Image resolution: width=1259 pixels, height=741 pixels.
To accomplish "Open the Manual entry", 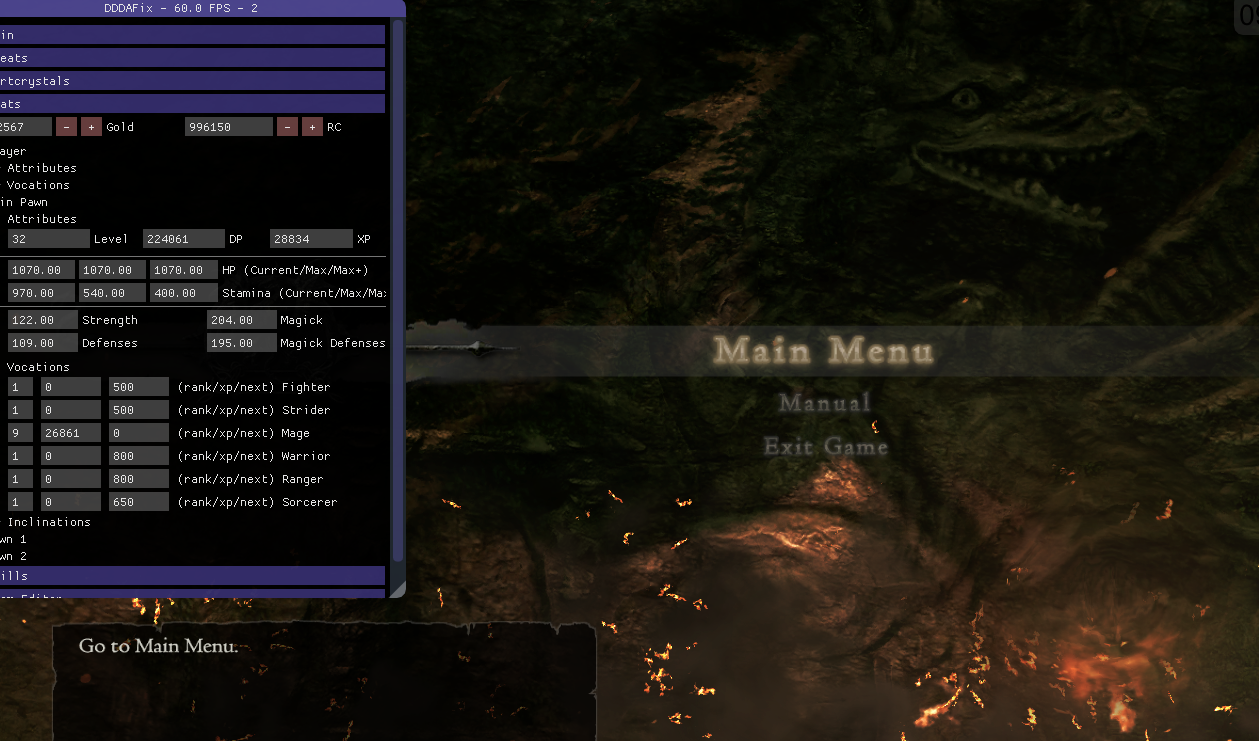I will pos(825,403).
